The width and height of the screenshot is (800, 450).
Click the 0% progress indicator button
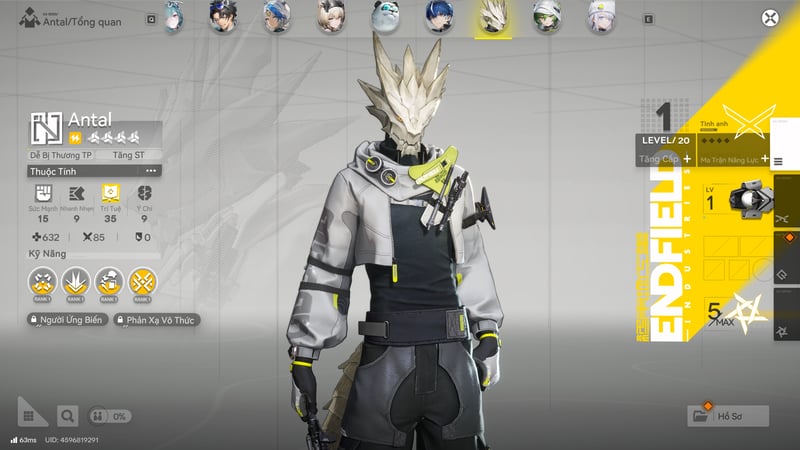(x=110, y=415)
